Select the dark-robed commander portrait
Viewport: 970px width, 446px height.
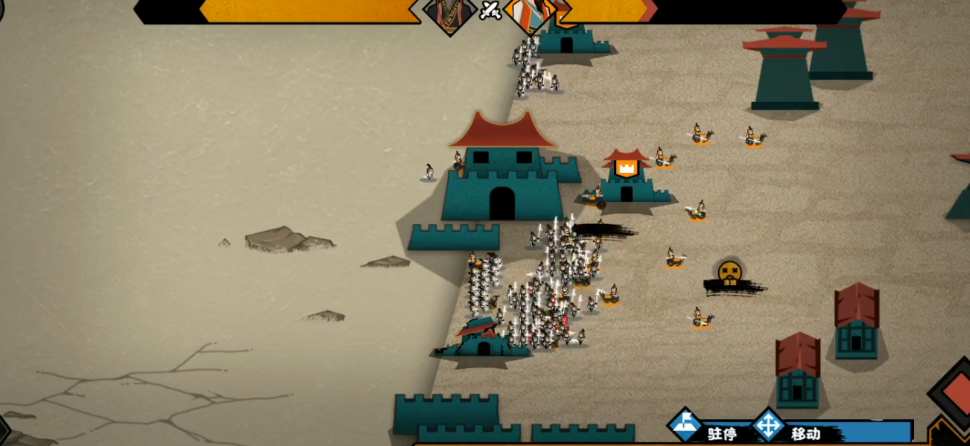point(449,14)
